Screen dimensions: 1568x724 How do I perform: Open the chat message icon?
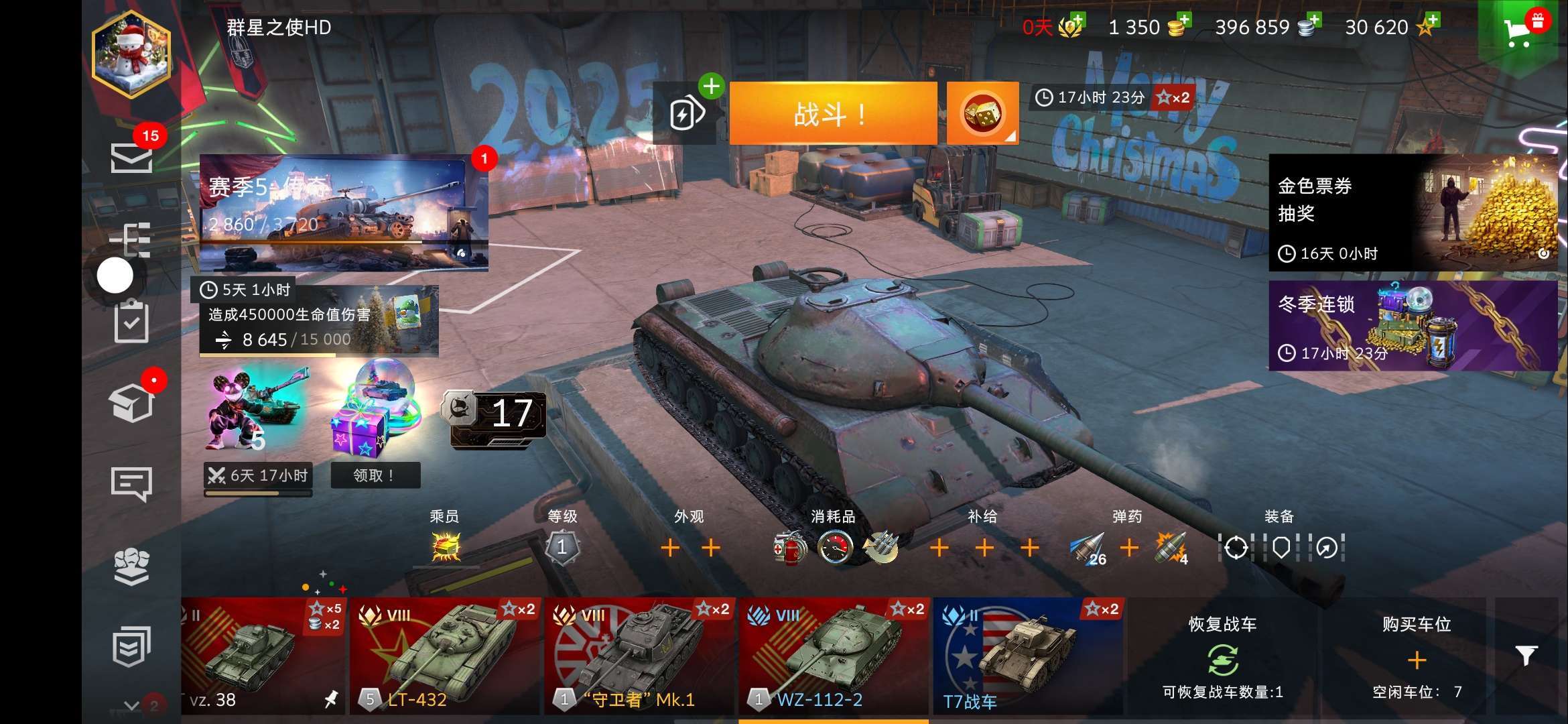131,483
